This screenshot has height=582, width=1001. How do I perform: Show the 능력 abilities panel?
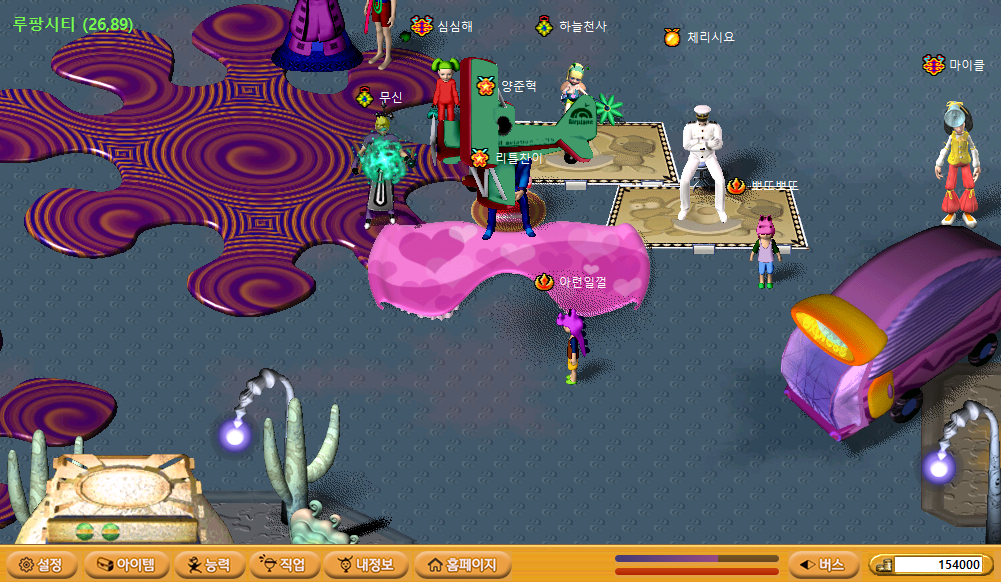(x=208, y=565)
